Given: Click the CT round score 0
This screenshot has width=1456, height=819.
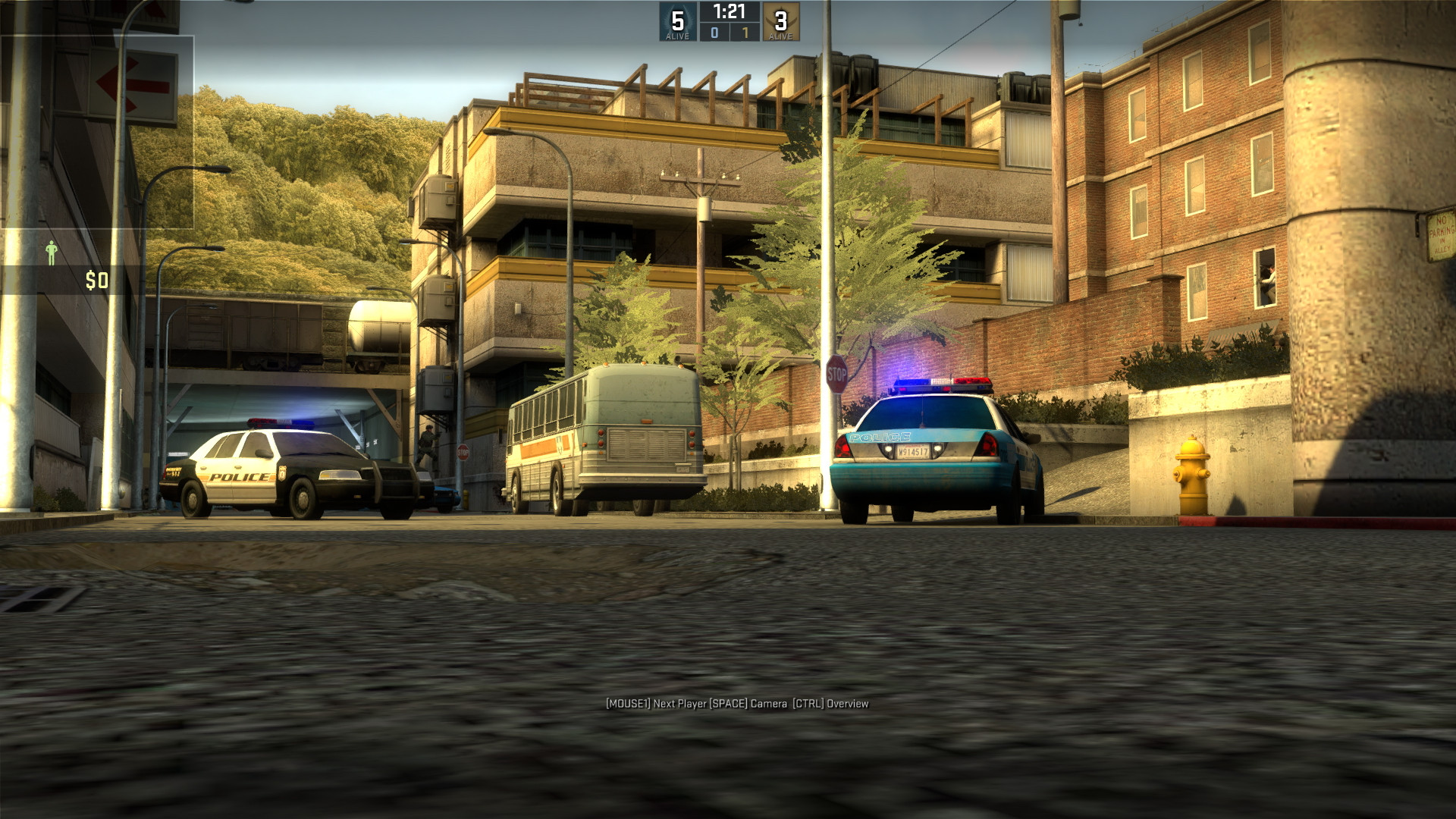Looking at the screenshot, I should tap(716, 33).
